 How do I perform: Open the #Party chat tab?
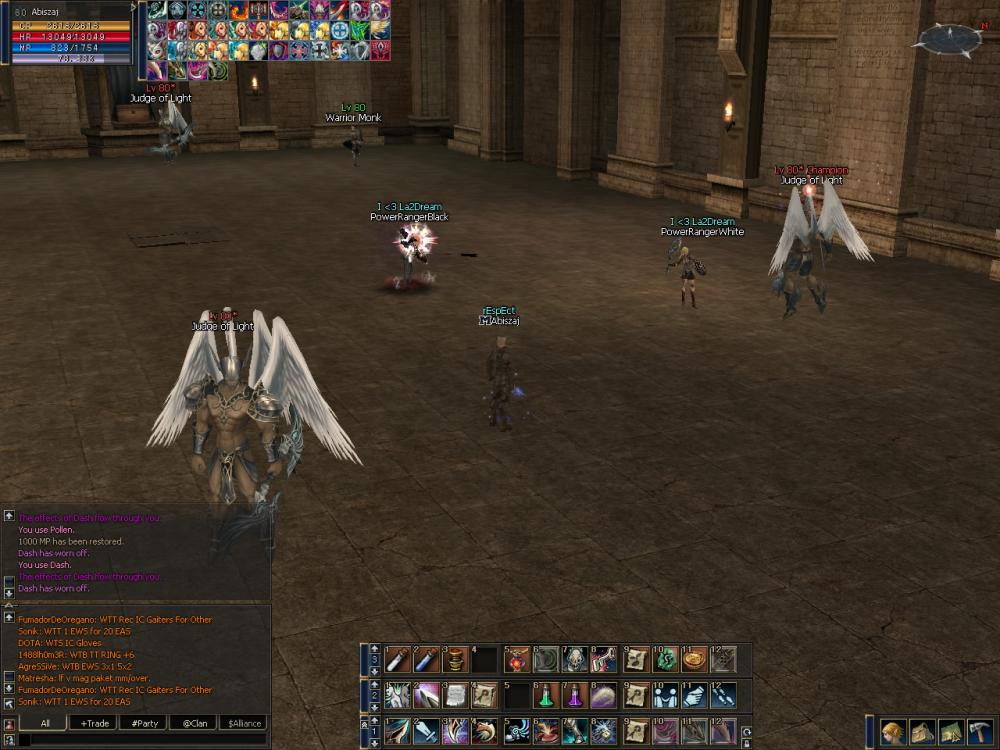pyautogui.click(x=144, y=723)
